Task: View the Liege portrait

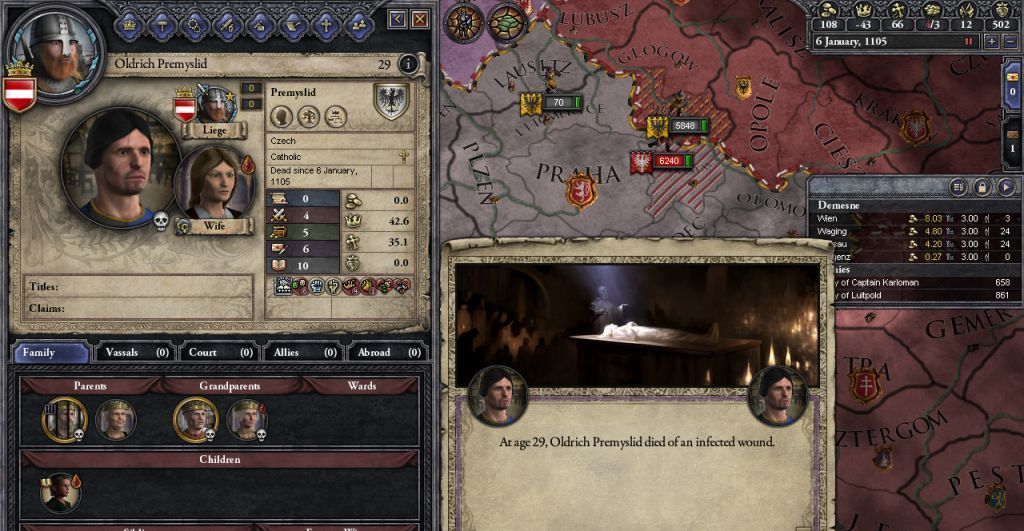Action: coord(214,105)
